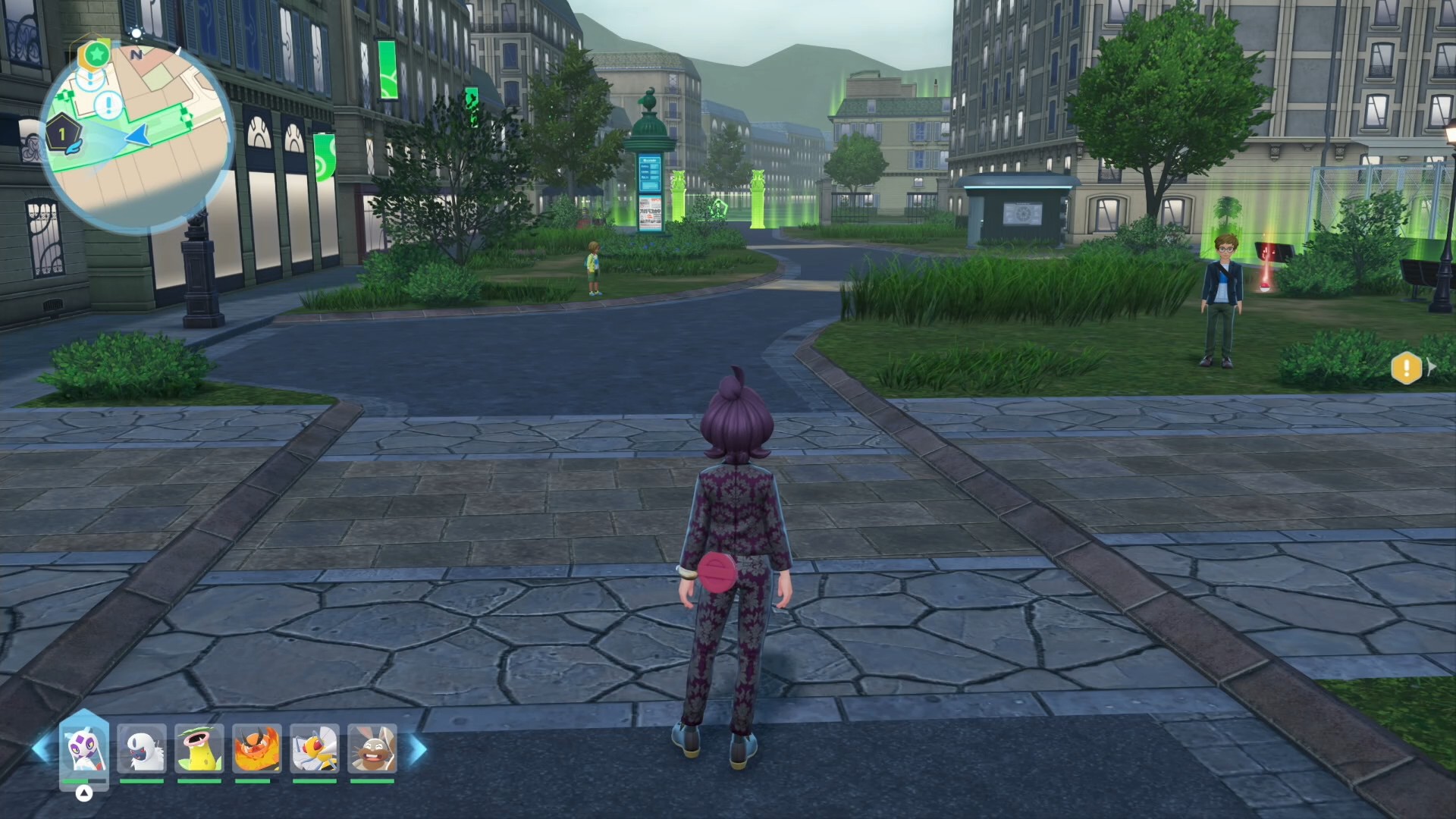Screen dimensions: 1456x819
Task: Select Beedrill from the party bar
Action: point(314,748)
